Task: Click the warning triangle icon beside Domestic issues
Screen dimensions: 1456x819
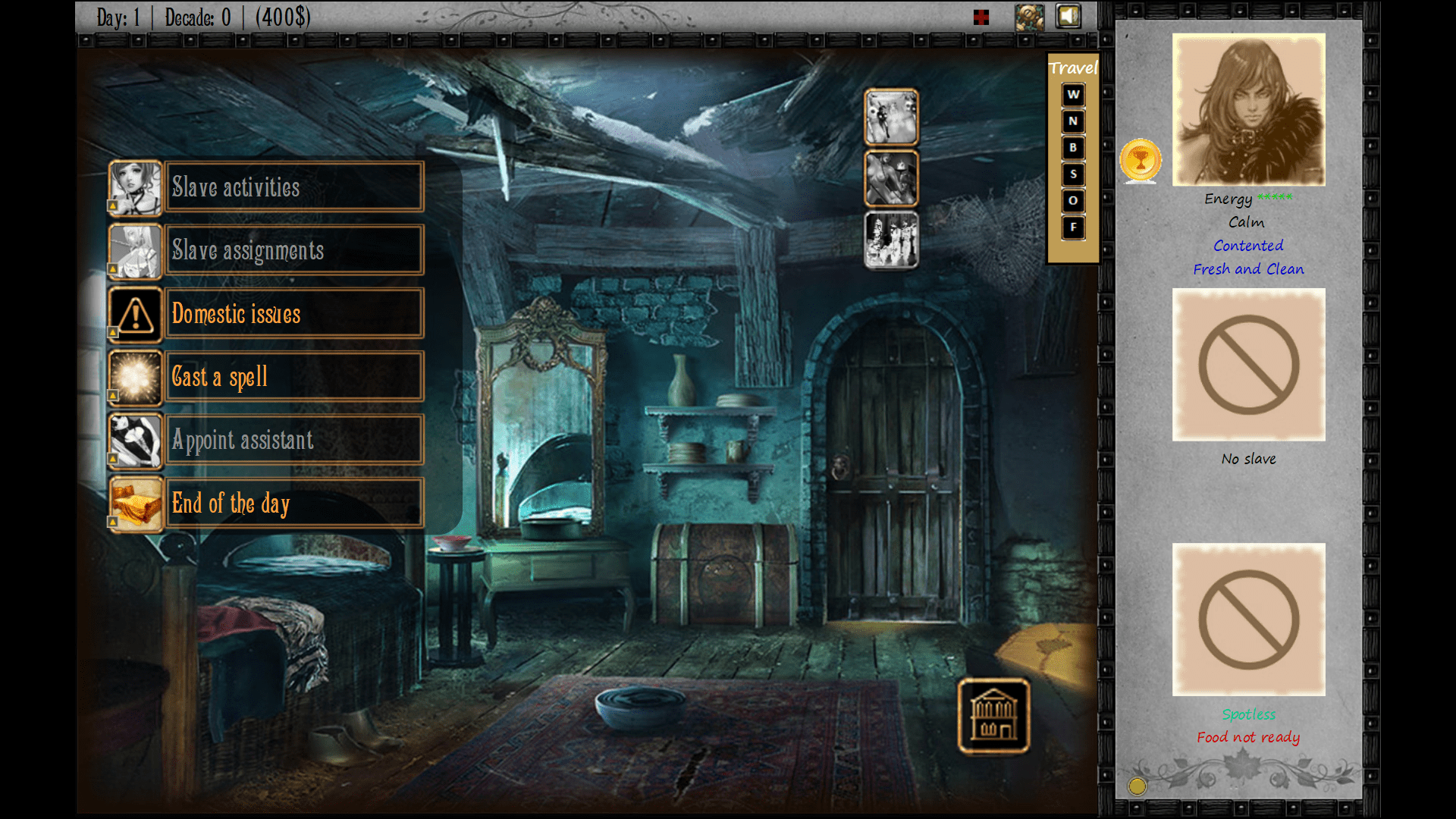Action: (135, 314)
